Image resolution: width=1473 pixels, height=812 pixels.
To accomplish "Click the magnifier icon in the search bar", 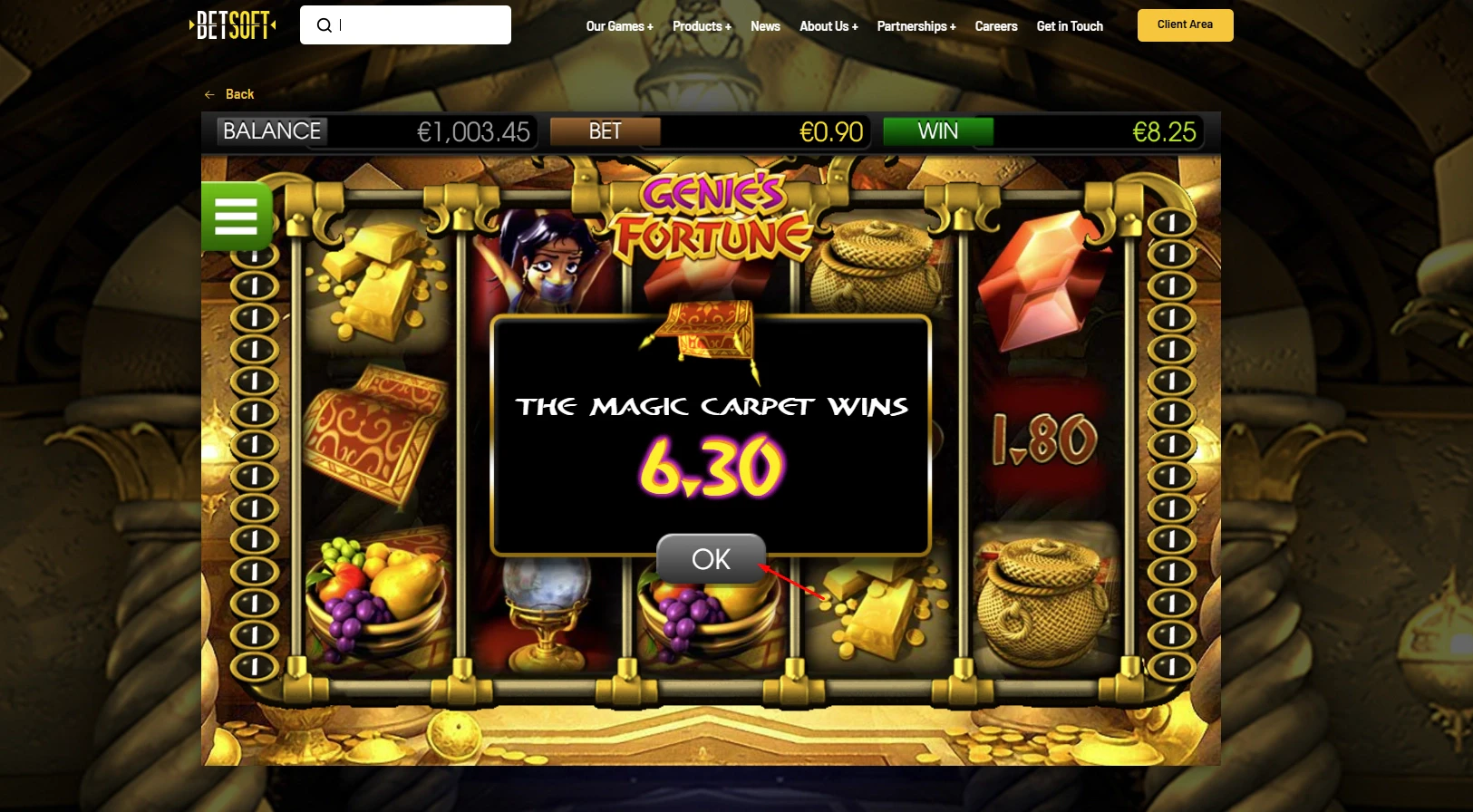I will click(325, 24).
